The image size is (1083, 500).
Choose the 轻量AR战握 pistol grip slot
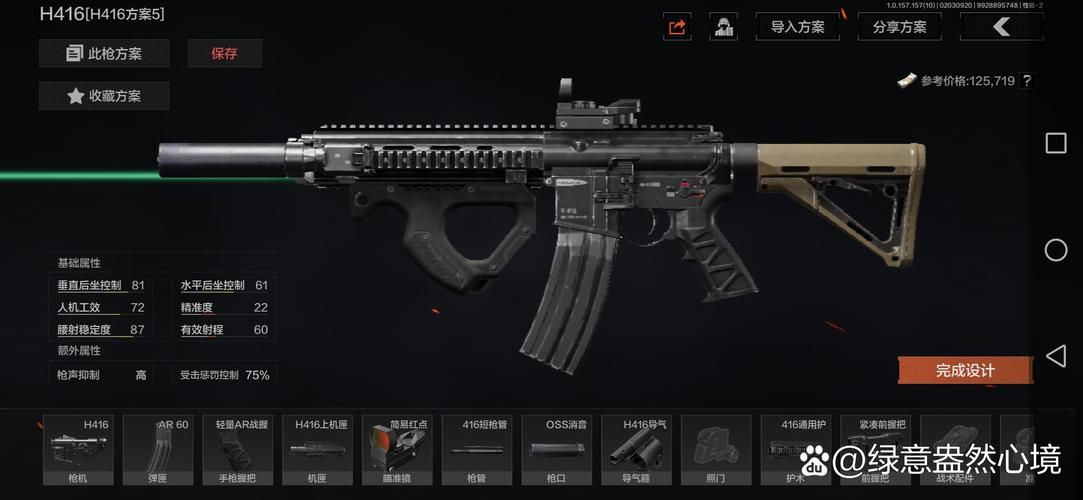click(237, 450)
